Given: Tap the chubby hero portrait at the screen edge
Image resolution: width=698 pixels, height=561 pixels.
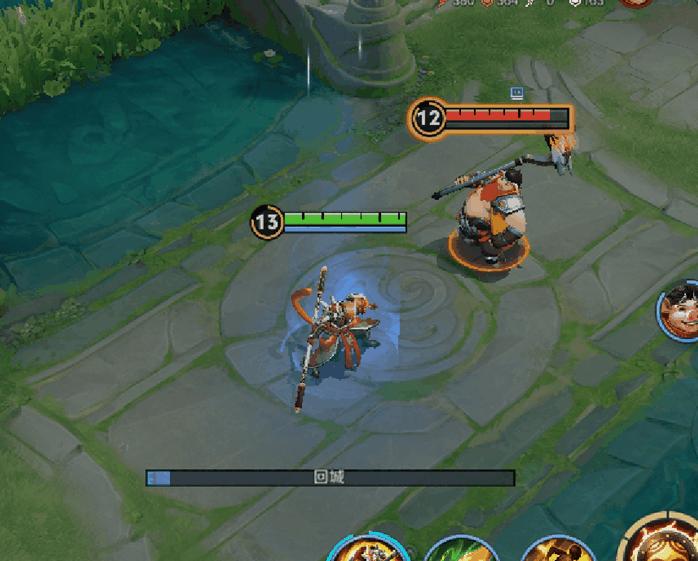Looking at the screenshot, I should pyautogui.click(x=682, y=308).
